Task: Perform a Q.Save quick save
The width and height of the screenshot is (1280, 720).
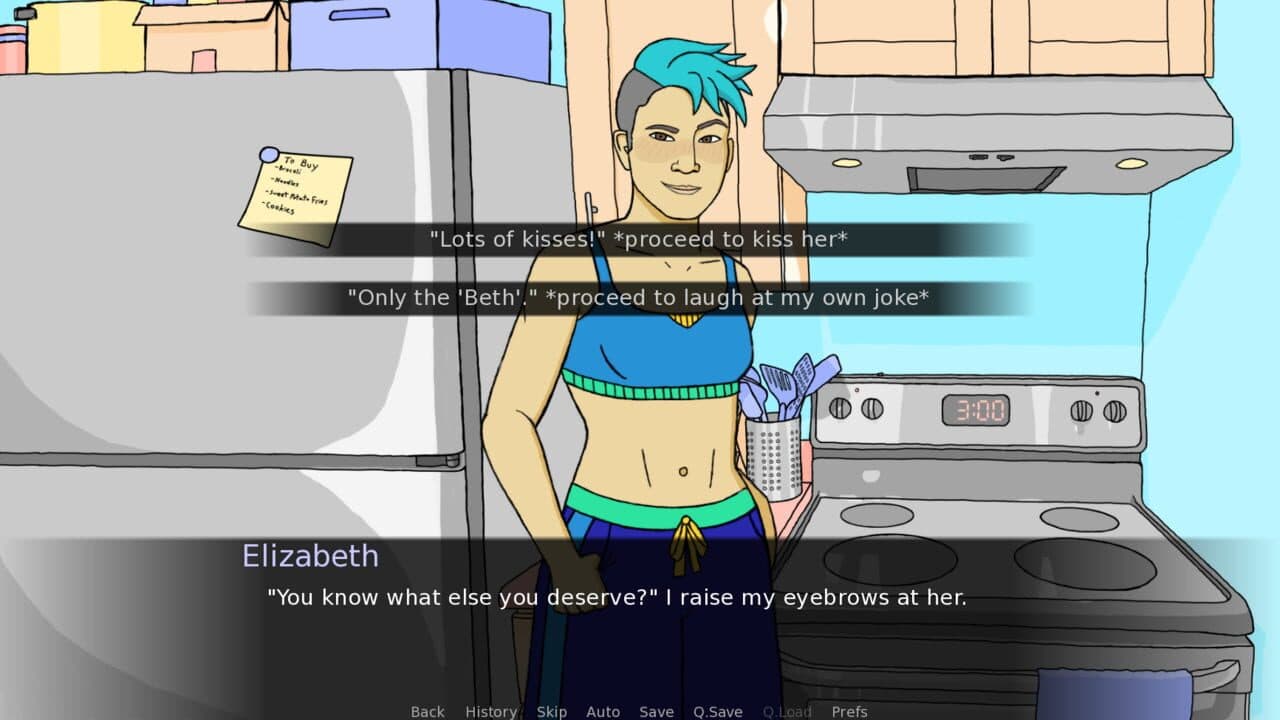Action: tap(718, 711)
